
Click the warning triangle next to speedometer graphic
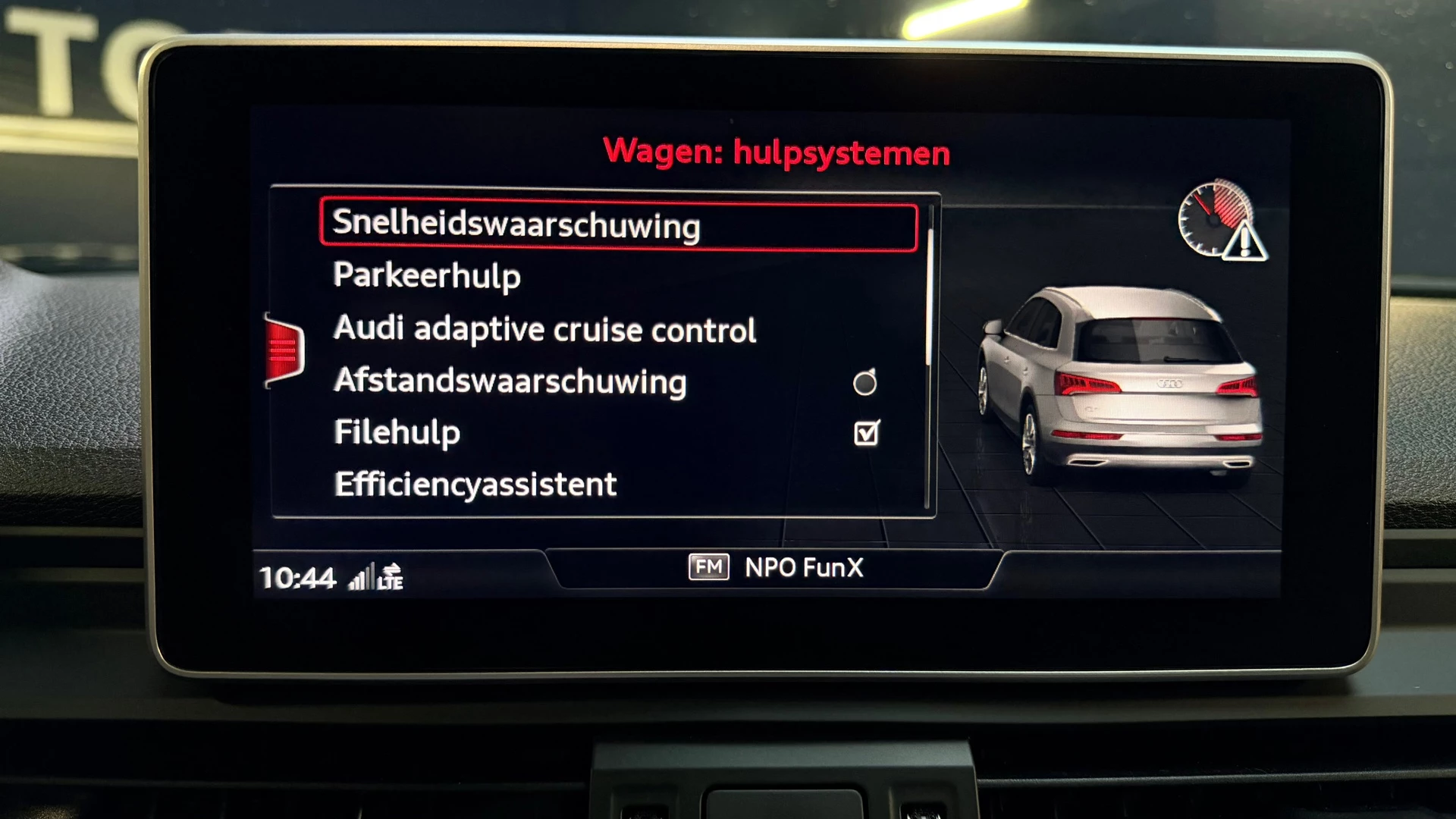coord(1248,243)
